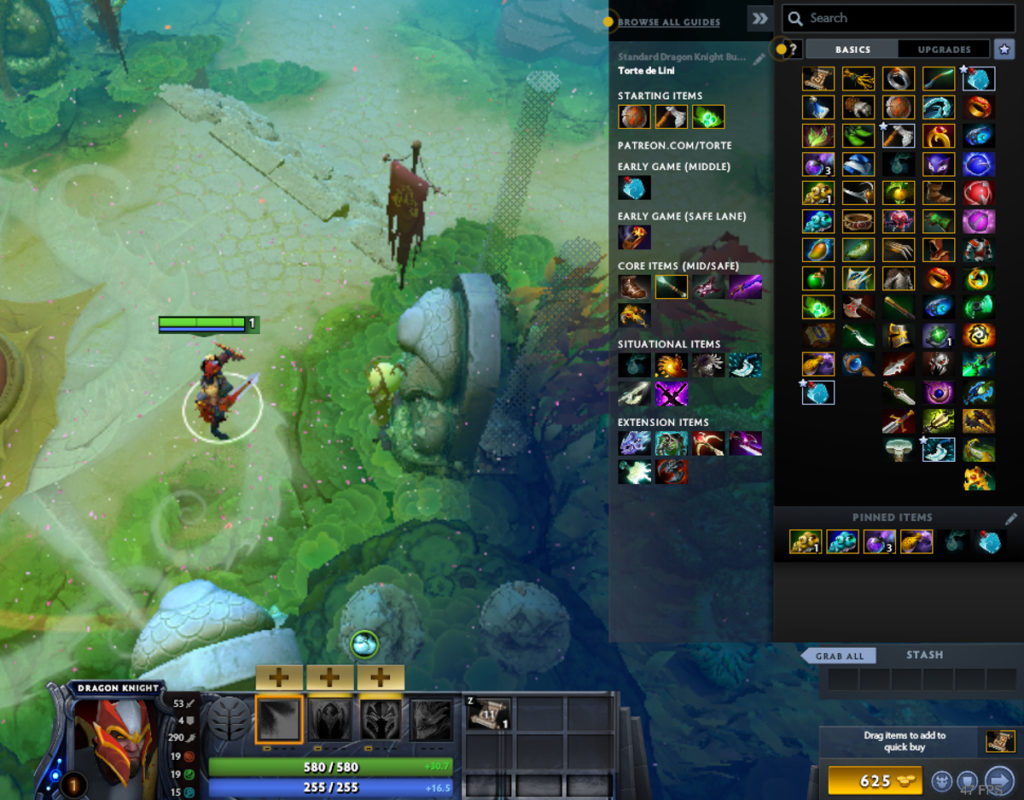Click the 625 gold shop button
The height and width of the screenshot is (800, 1024).
874,781
